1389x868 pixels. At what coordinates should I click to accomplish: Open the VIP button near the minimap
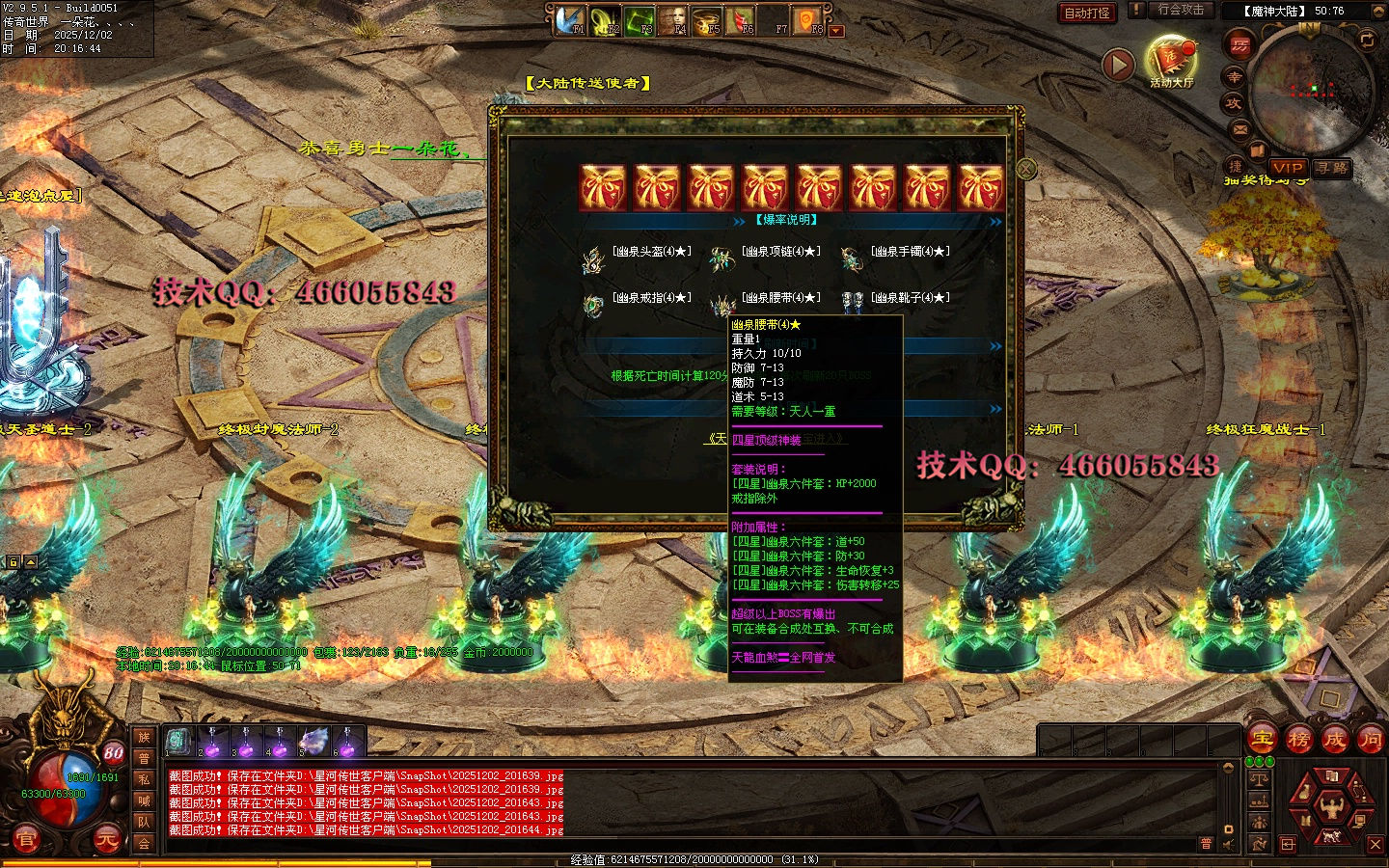(x=1287, y=168)
